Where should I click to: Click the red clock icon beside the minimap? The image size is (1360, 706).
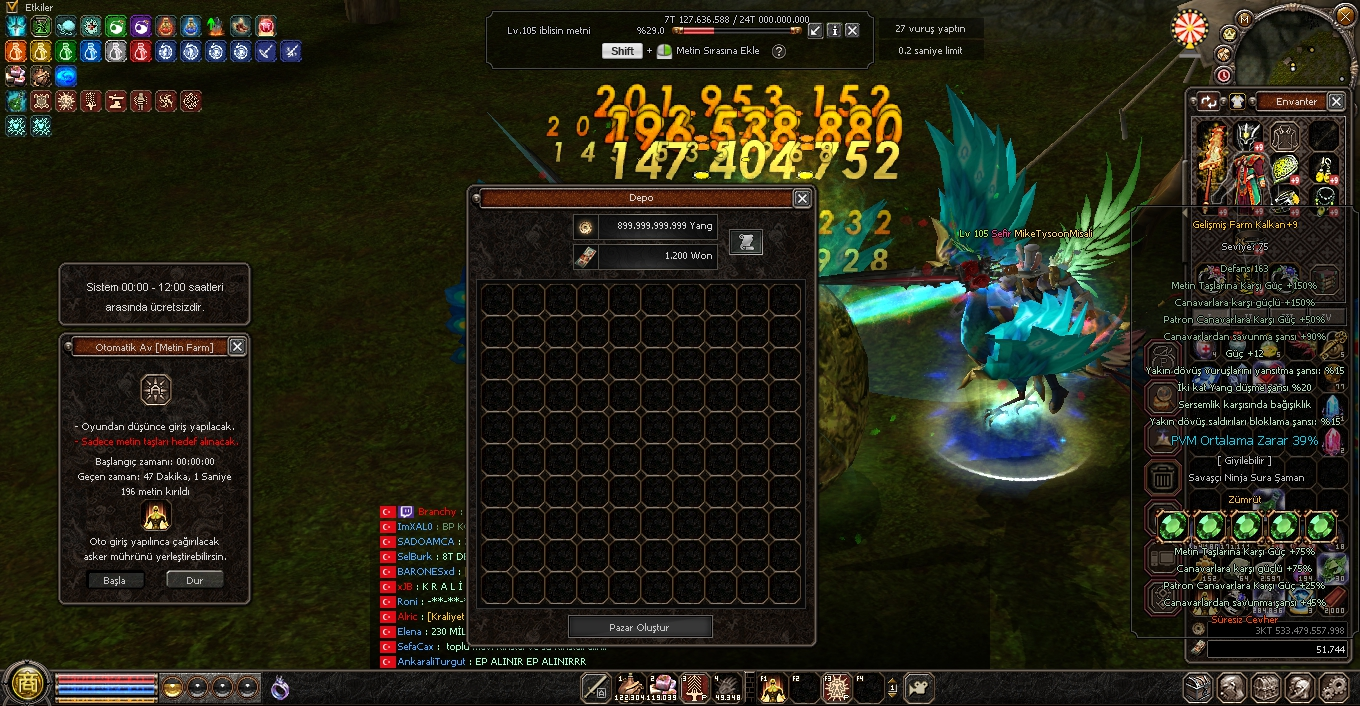coord(1224,75)
